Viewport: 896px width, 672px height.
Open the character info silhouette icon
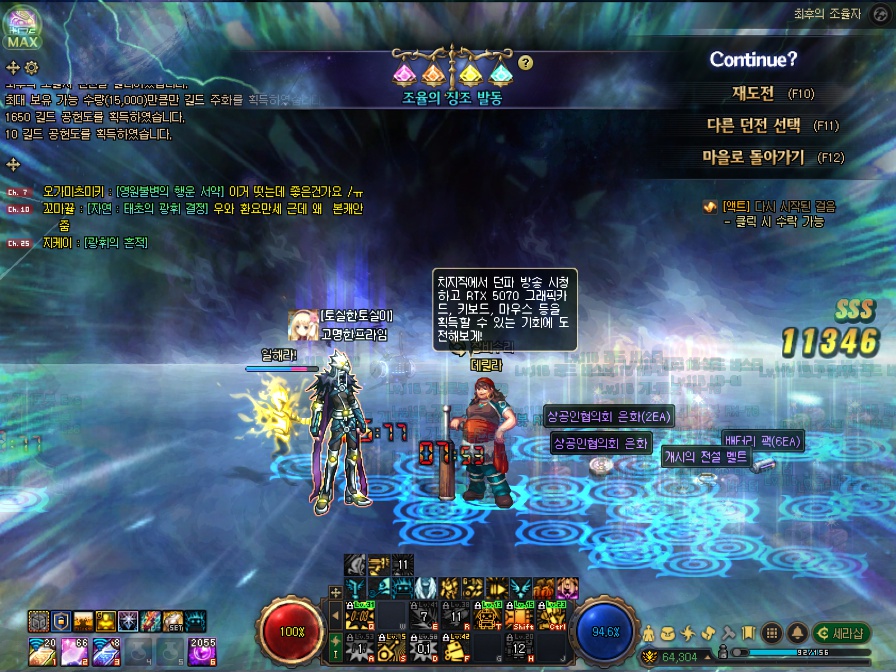pyautogui.click(x=649, y=633)
